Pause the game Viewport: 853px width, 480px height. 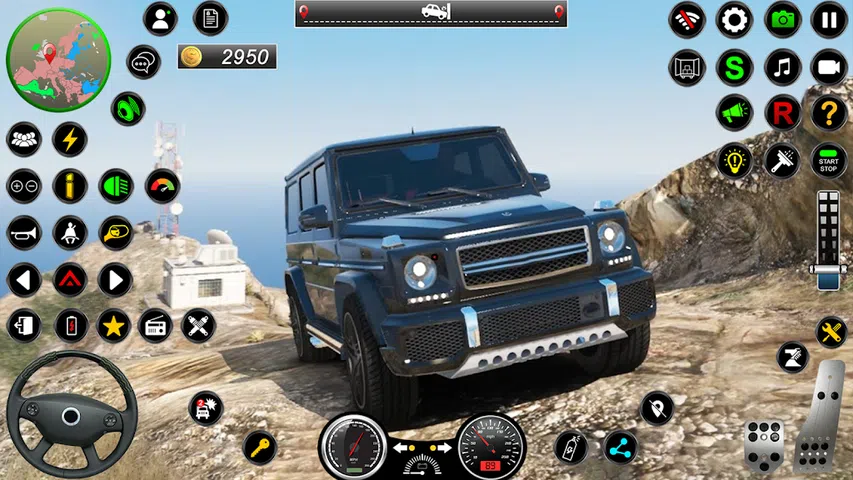click(x=829, y=19)
